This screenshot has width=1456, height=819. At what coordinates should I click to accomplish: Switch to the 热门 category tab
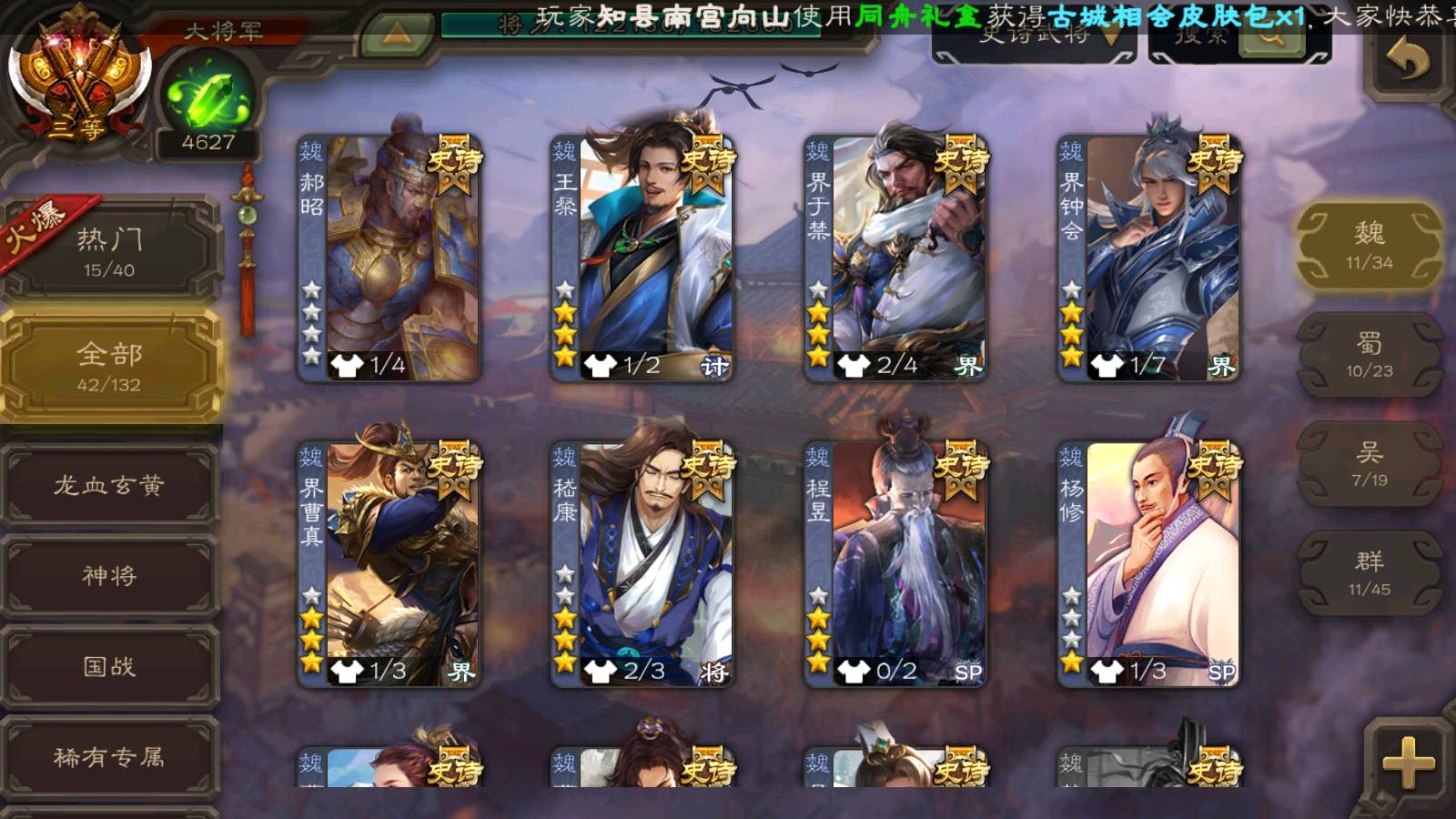tap(109, 252)
